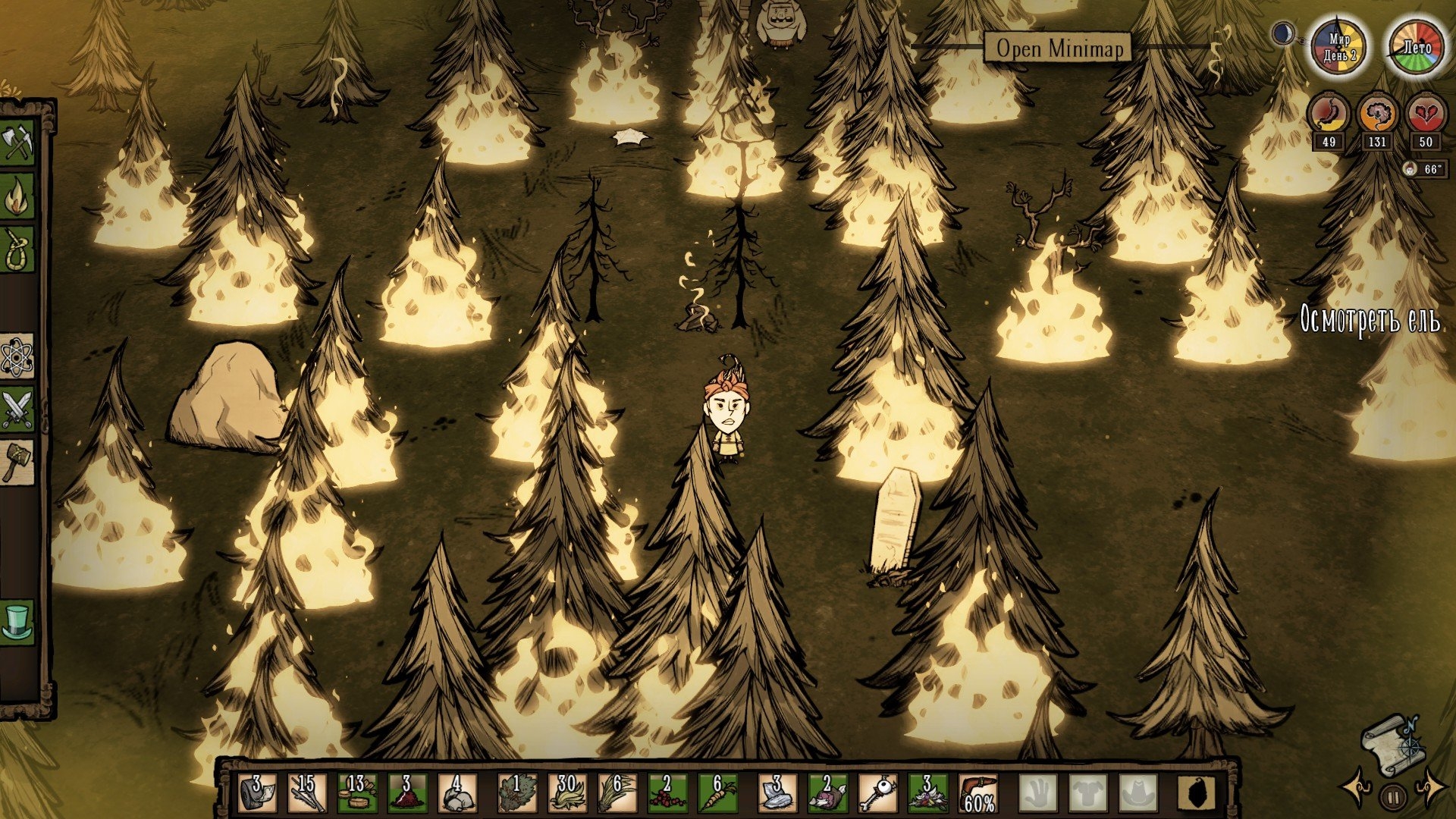
Task: Open the Science atom crafting tab
Action: (17, 356)
